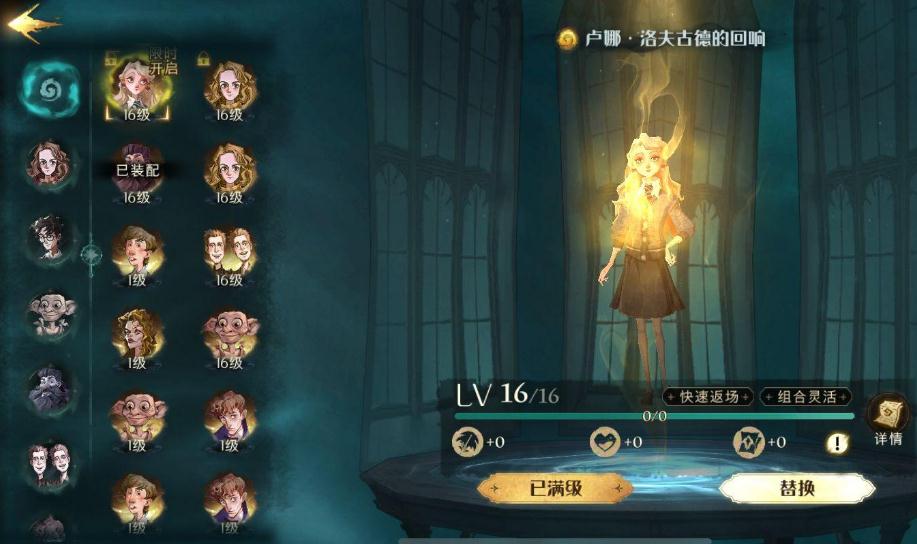Pick the two-twins echo in the grid
The width and height of the screenshot is (917, 544).
pos(230,252)
